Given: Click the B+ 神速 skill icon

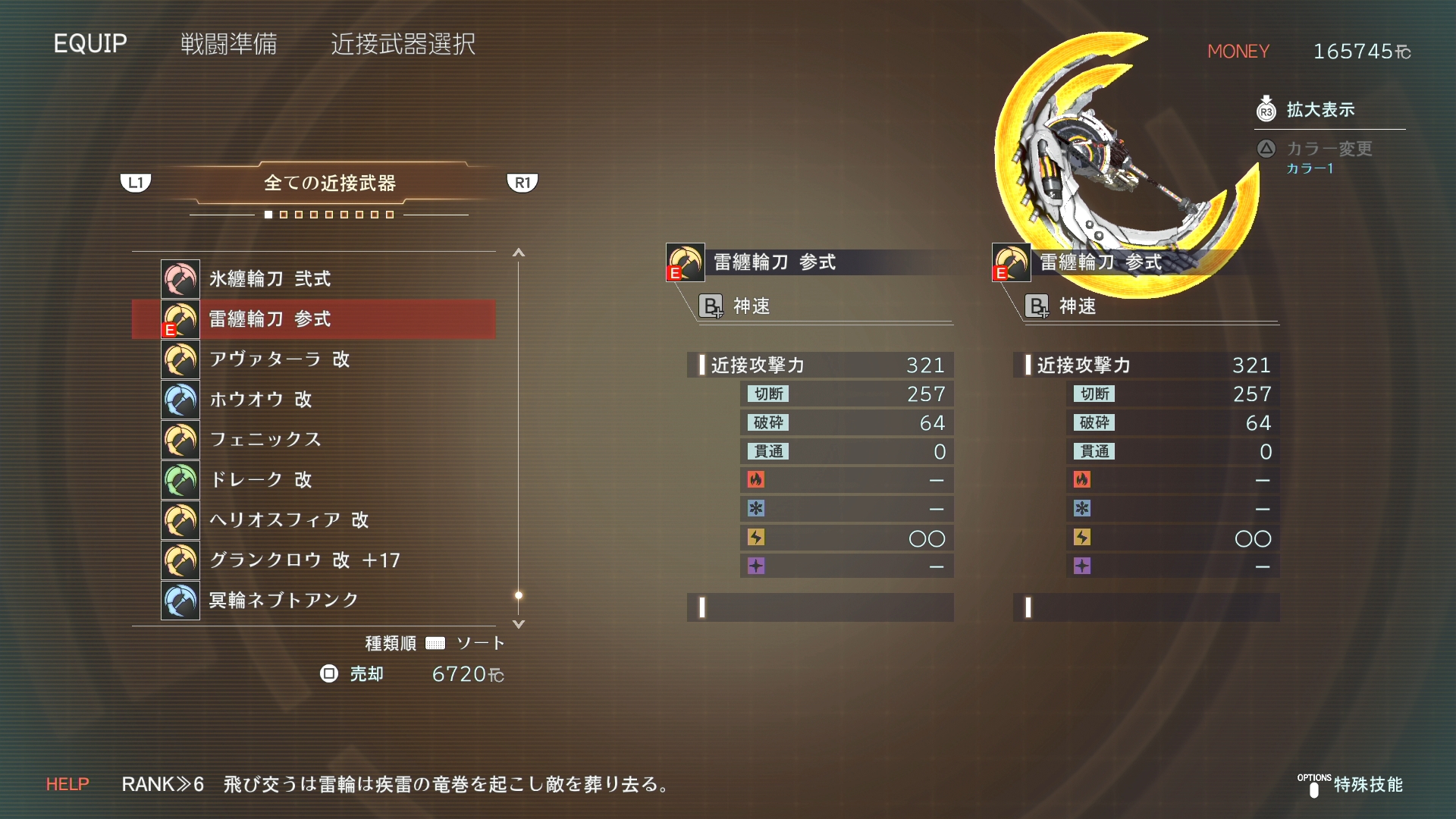Looking at the screenshot, I should 710,306.
